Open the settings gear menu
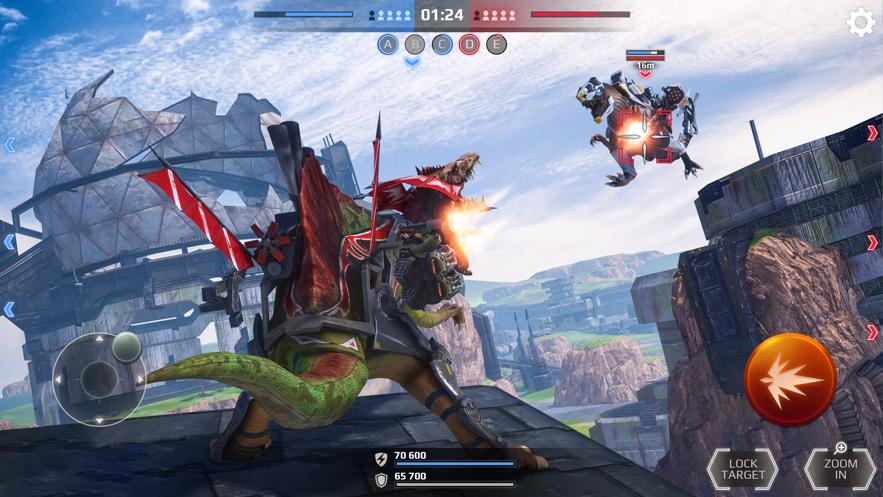 [860, 23]
